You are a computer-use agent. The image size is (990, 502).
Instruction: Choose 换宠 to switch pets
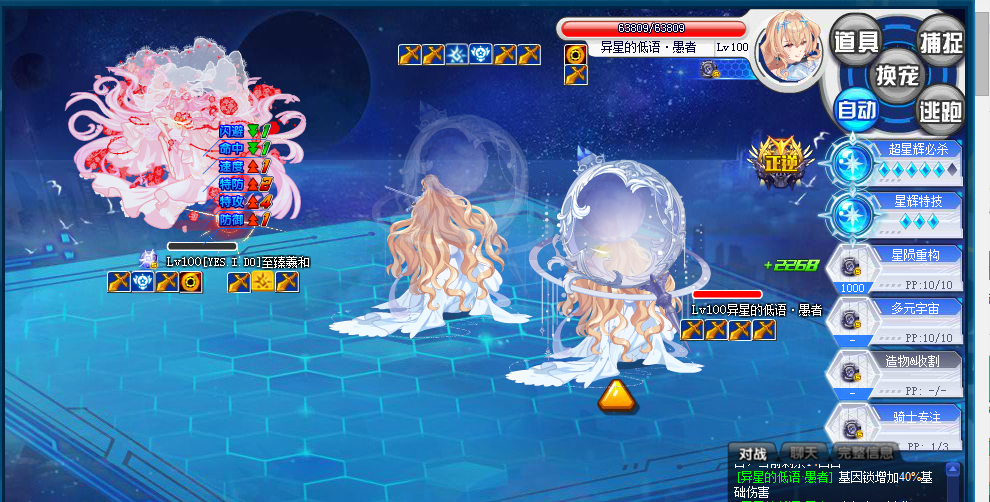point(897,74)
